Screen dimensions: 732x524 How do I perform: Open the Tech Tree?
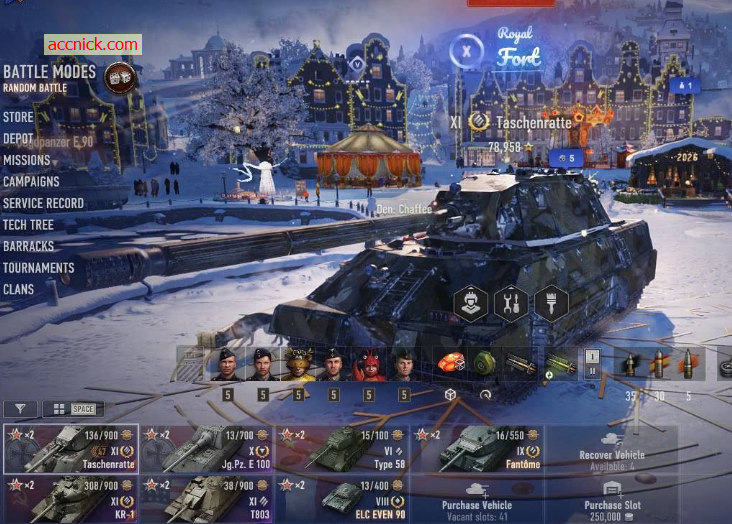(28, 225)
